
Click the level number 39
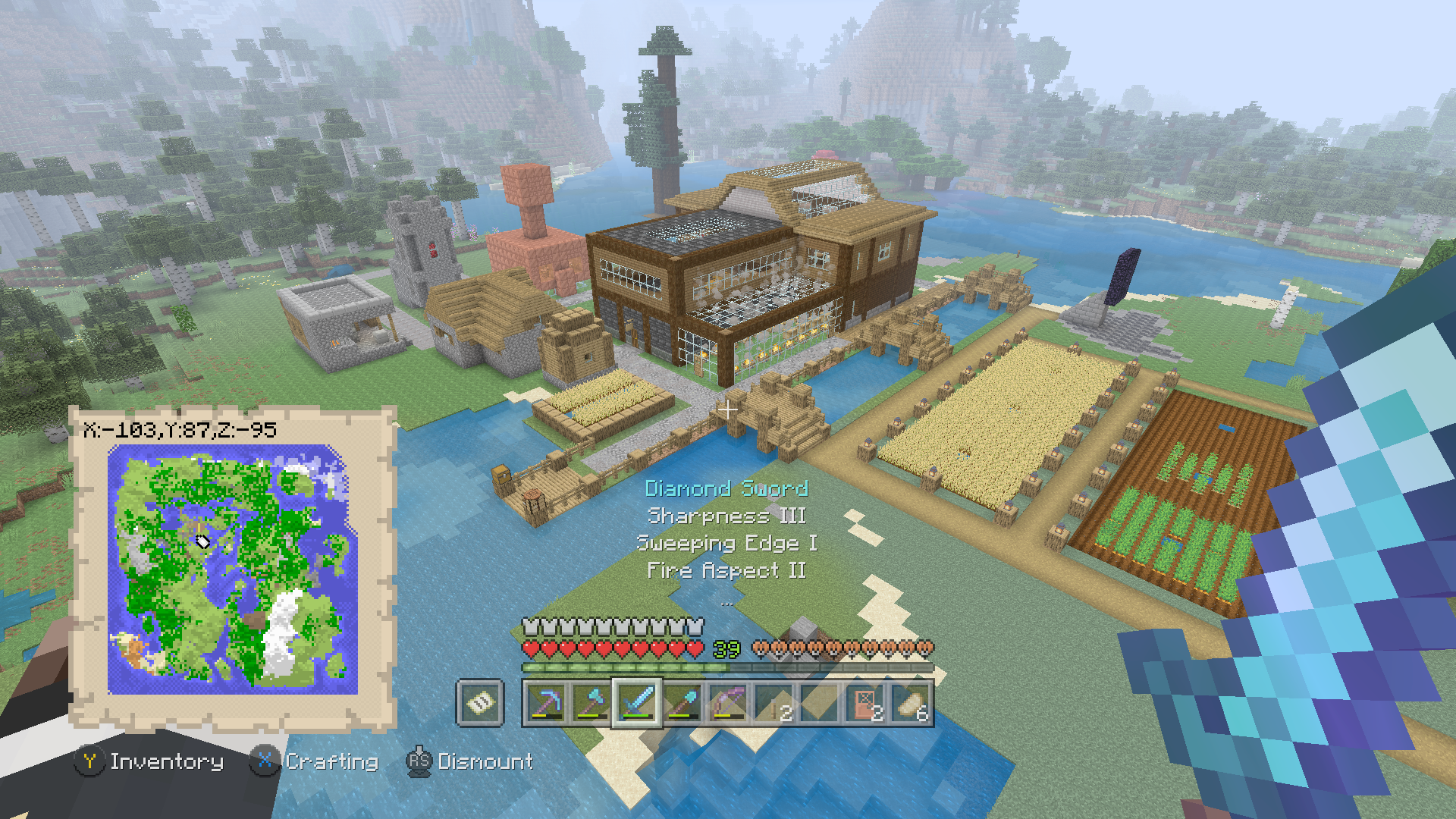point(726,648)
